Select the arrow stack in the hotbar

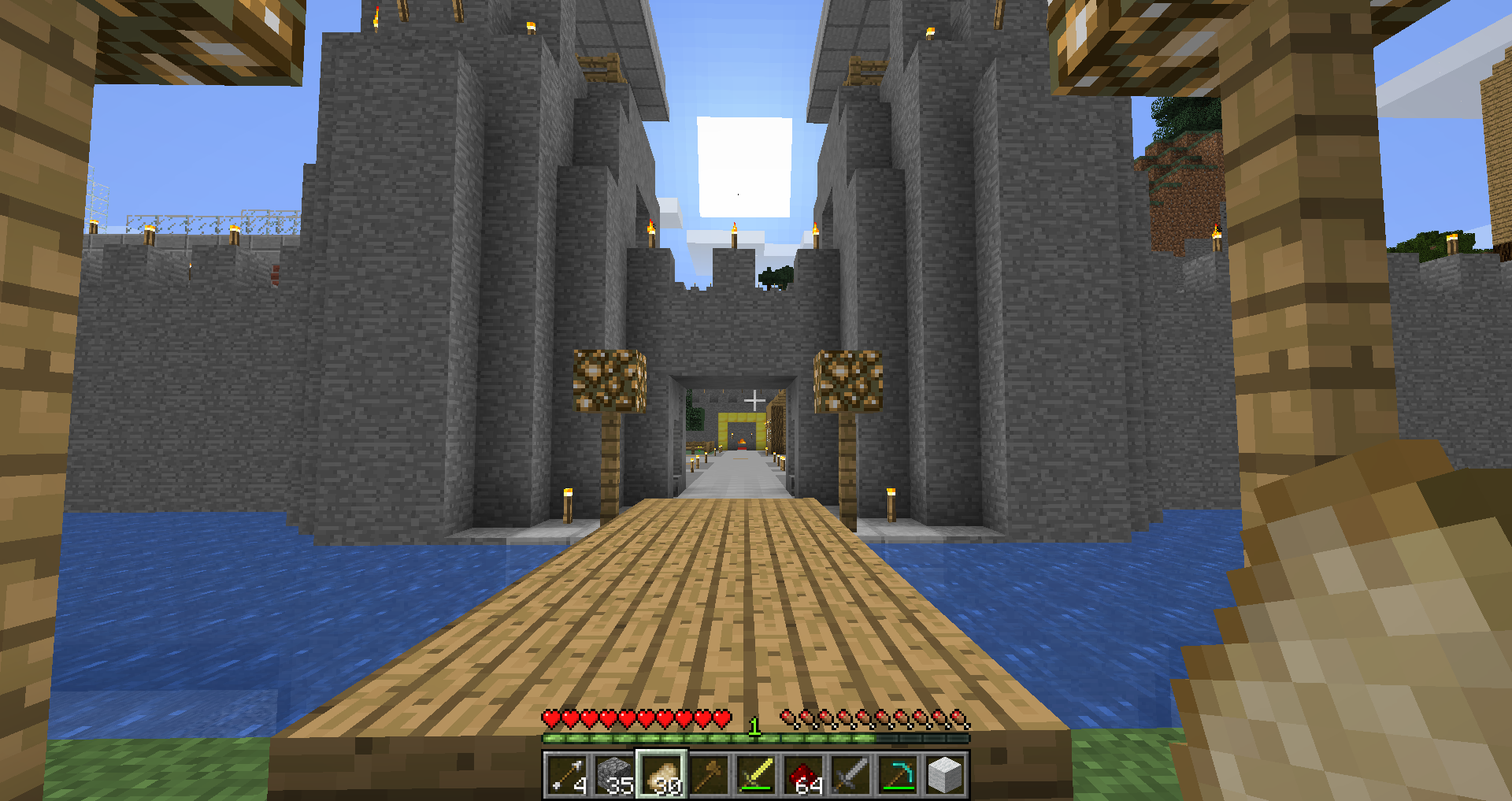(x=567, y=775)
